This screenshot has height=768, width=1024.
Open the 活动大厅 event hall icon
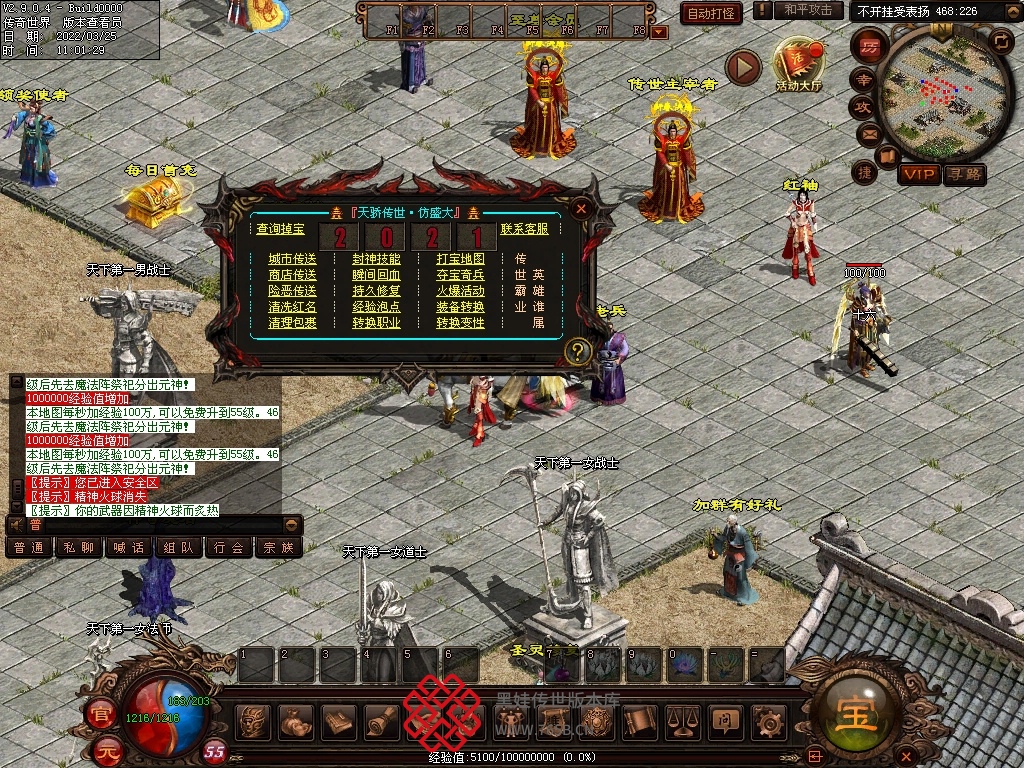(x=798, y=63)
